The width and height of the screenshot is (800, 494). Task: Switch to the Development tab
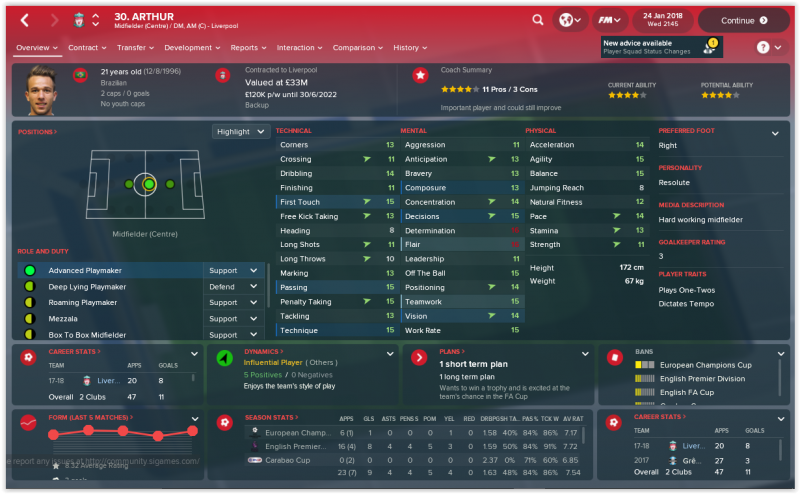[x=190, y=47]
